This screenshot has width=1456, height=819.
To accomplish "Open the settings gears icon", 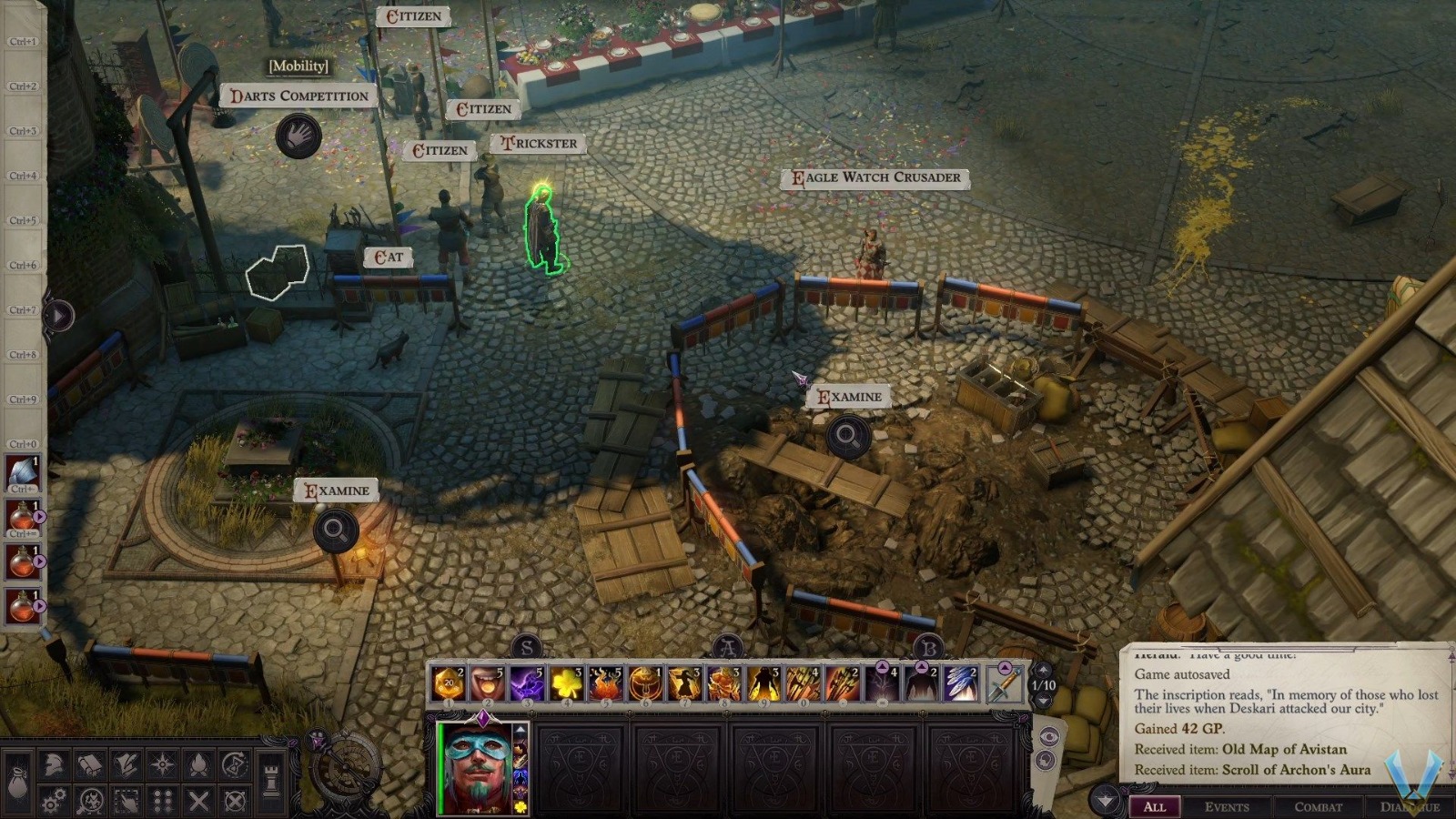I will pos(52,800).
